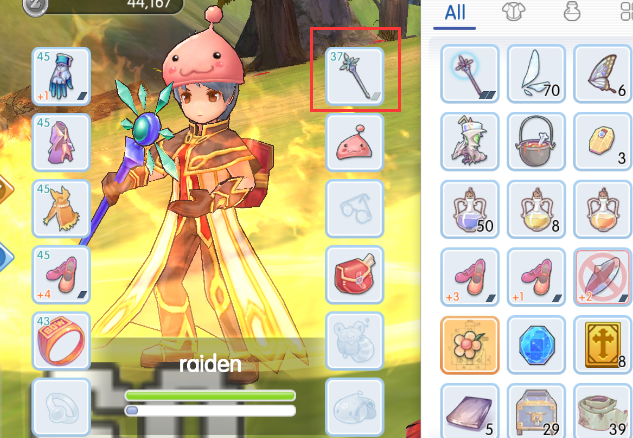633x438 pixels.
Task: Switch to the All inventory tab
Action: [x=455, y=13]
